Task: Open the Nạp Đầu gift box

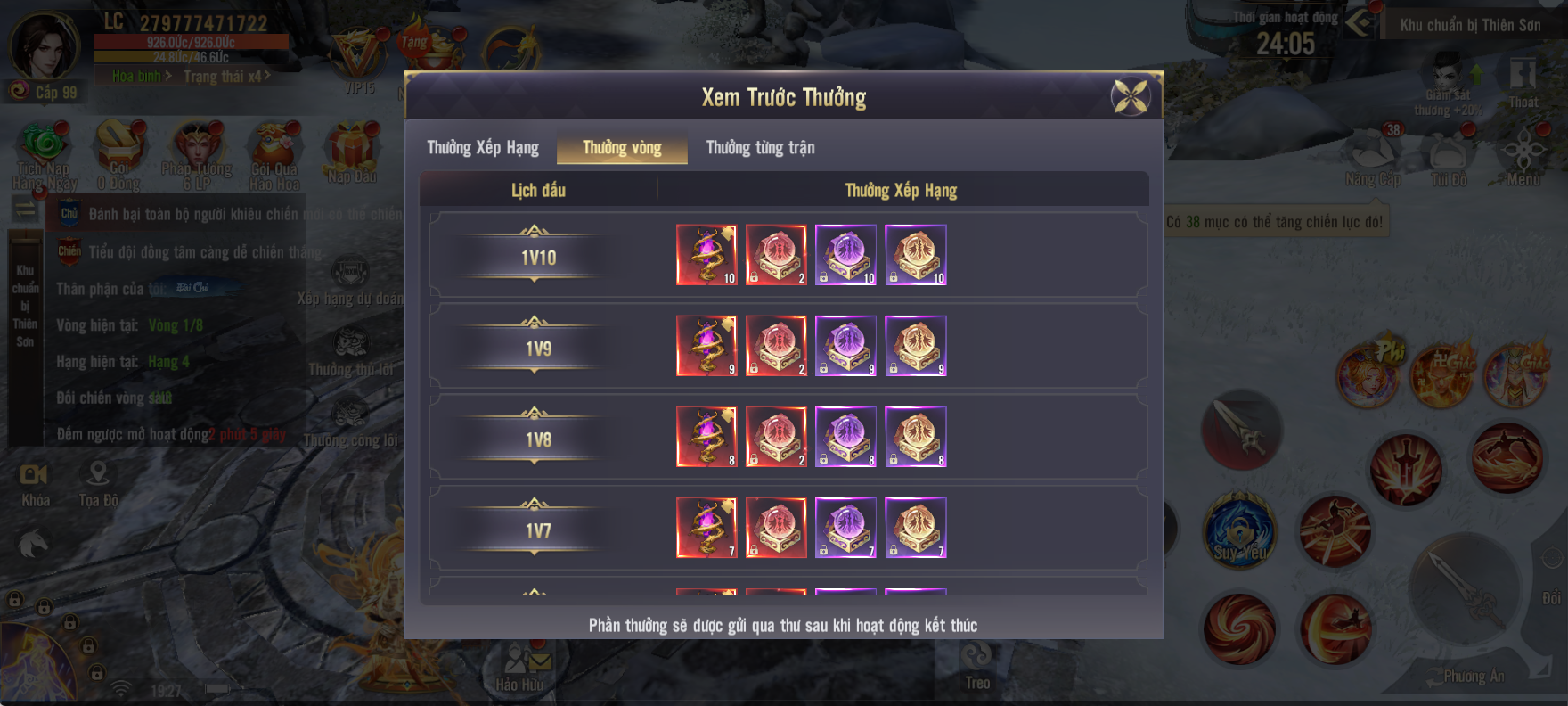Action: 352,152
